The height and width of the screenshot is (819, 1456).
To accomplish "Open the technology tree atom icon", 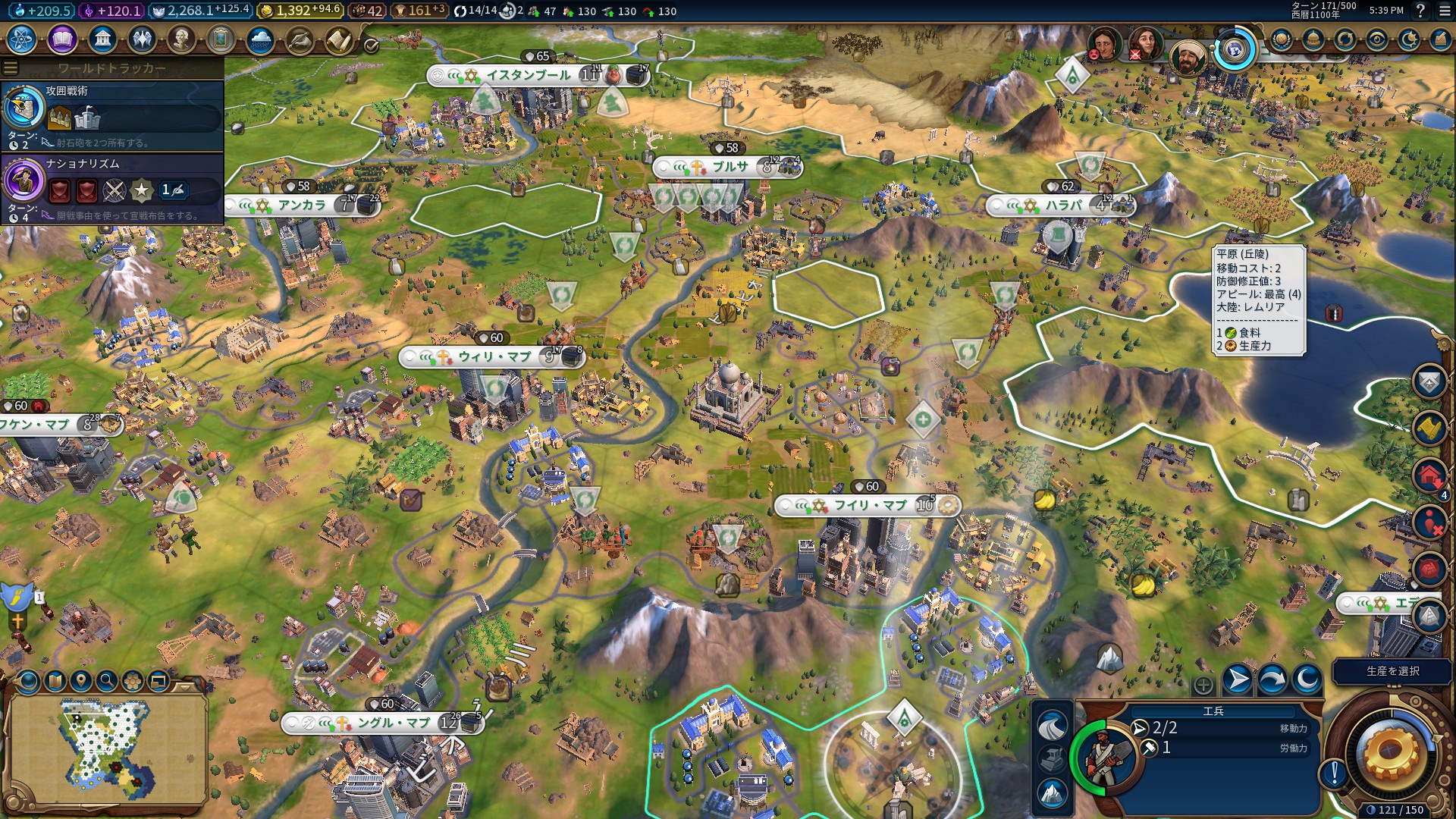I will pos(22,39).
